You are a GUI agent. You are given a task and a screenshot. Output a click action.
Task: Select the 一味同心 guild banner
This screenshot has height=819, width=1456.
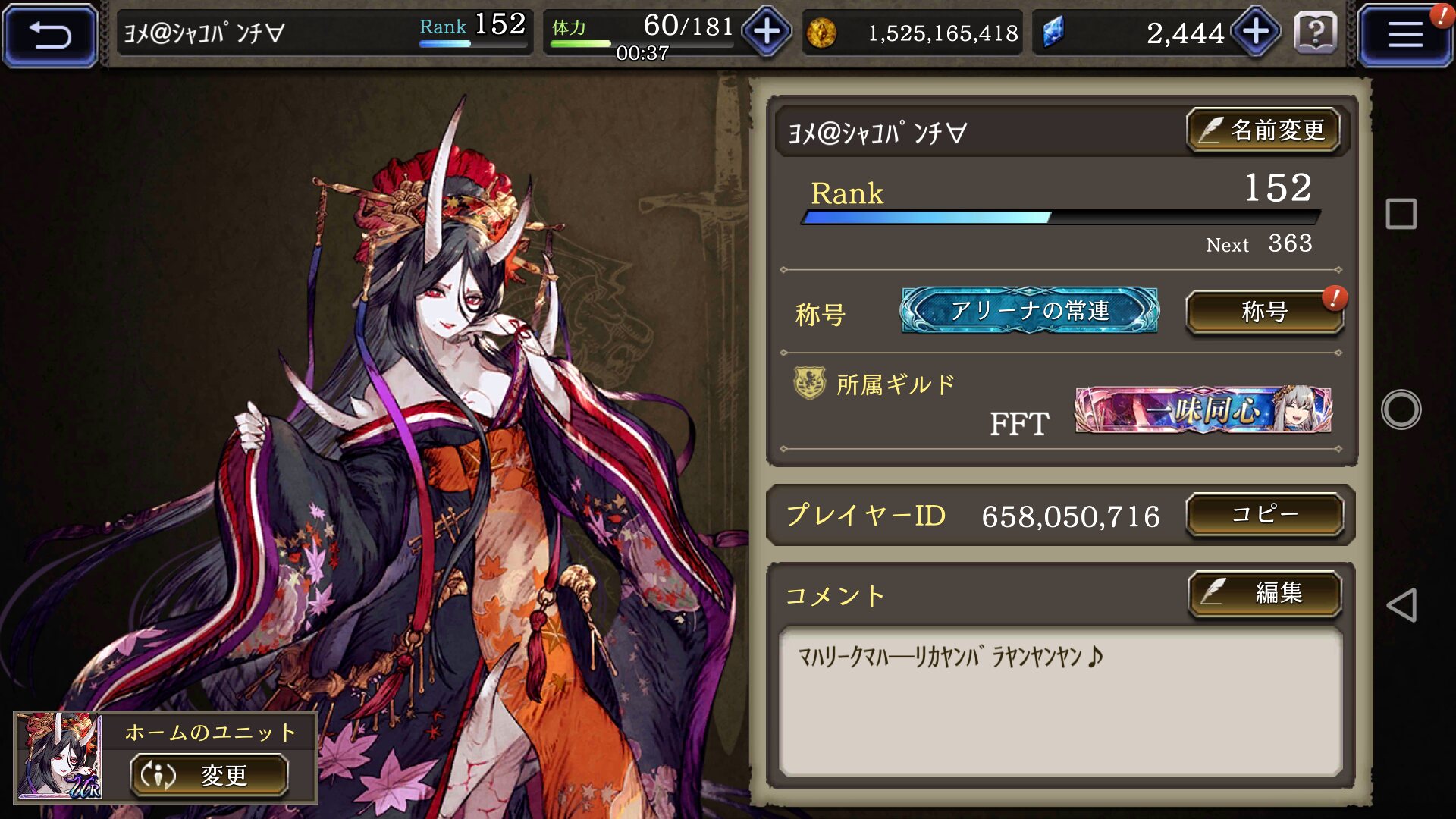(x=1203, y=410)
